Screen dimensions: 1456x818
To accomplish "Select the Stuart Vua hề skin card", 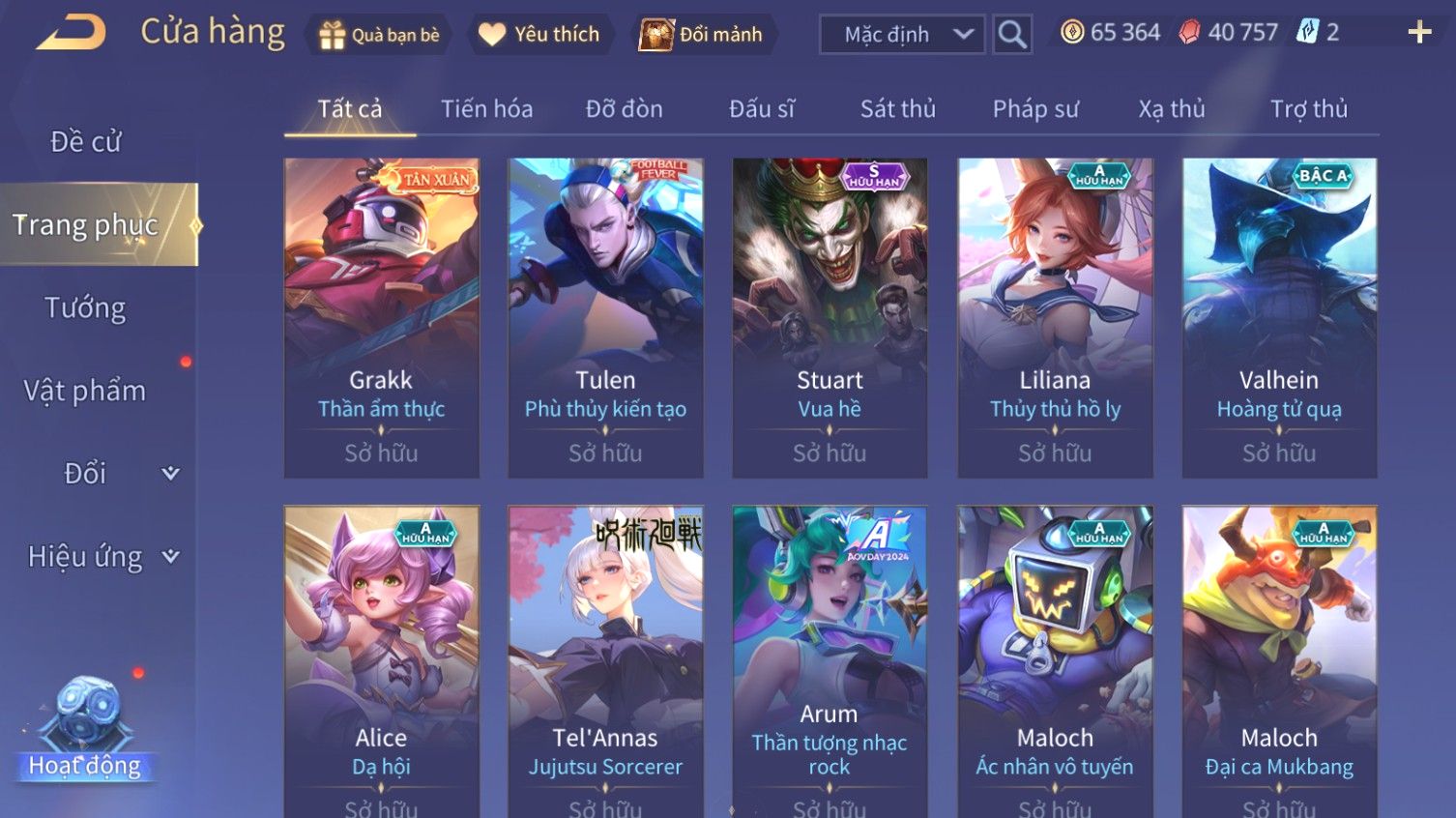I will (x=830, y=317).
